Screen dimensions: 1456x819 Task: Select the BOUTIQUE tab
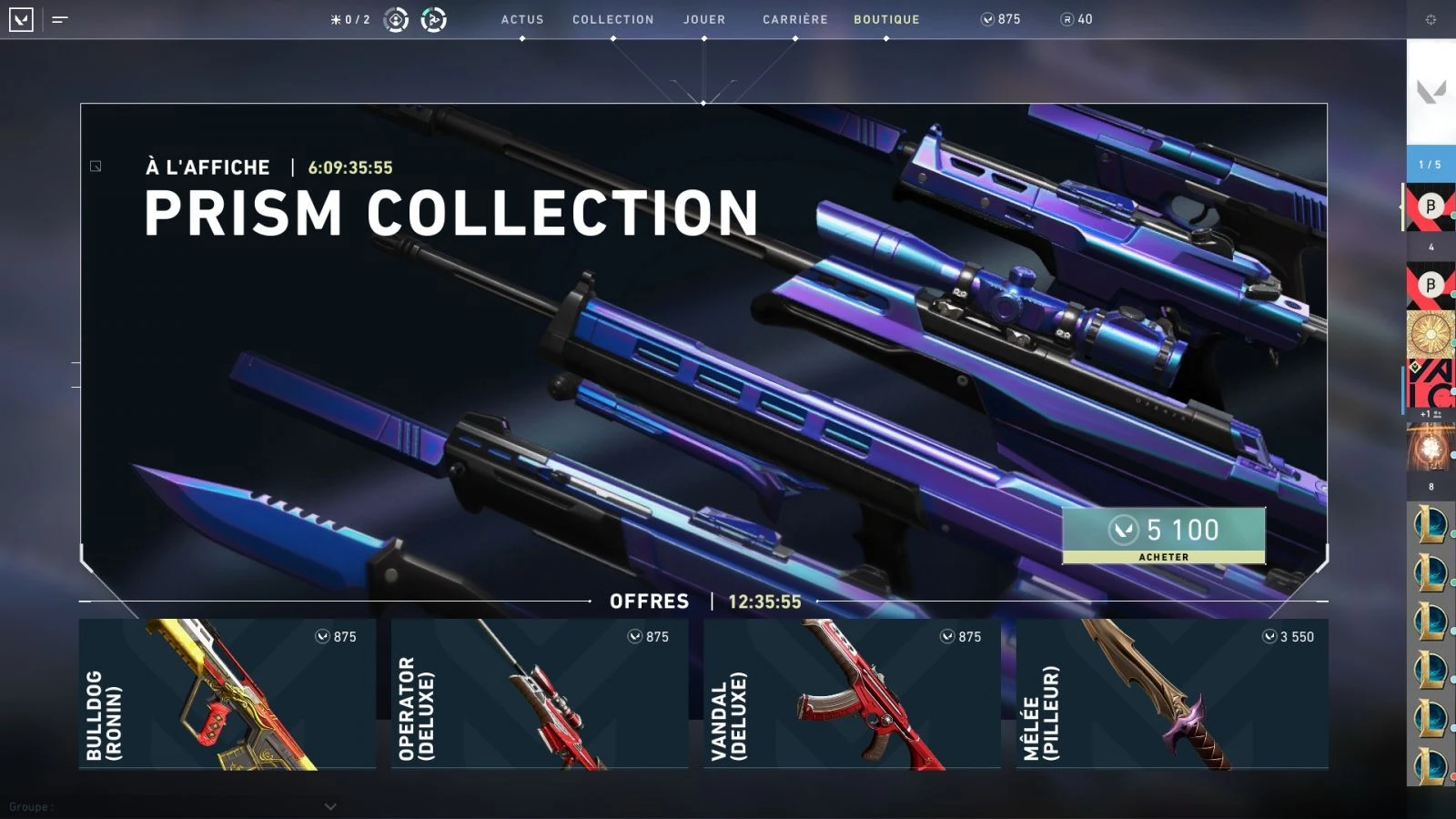(x=886, y=19)
